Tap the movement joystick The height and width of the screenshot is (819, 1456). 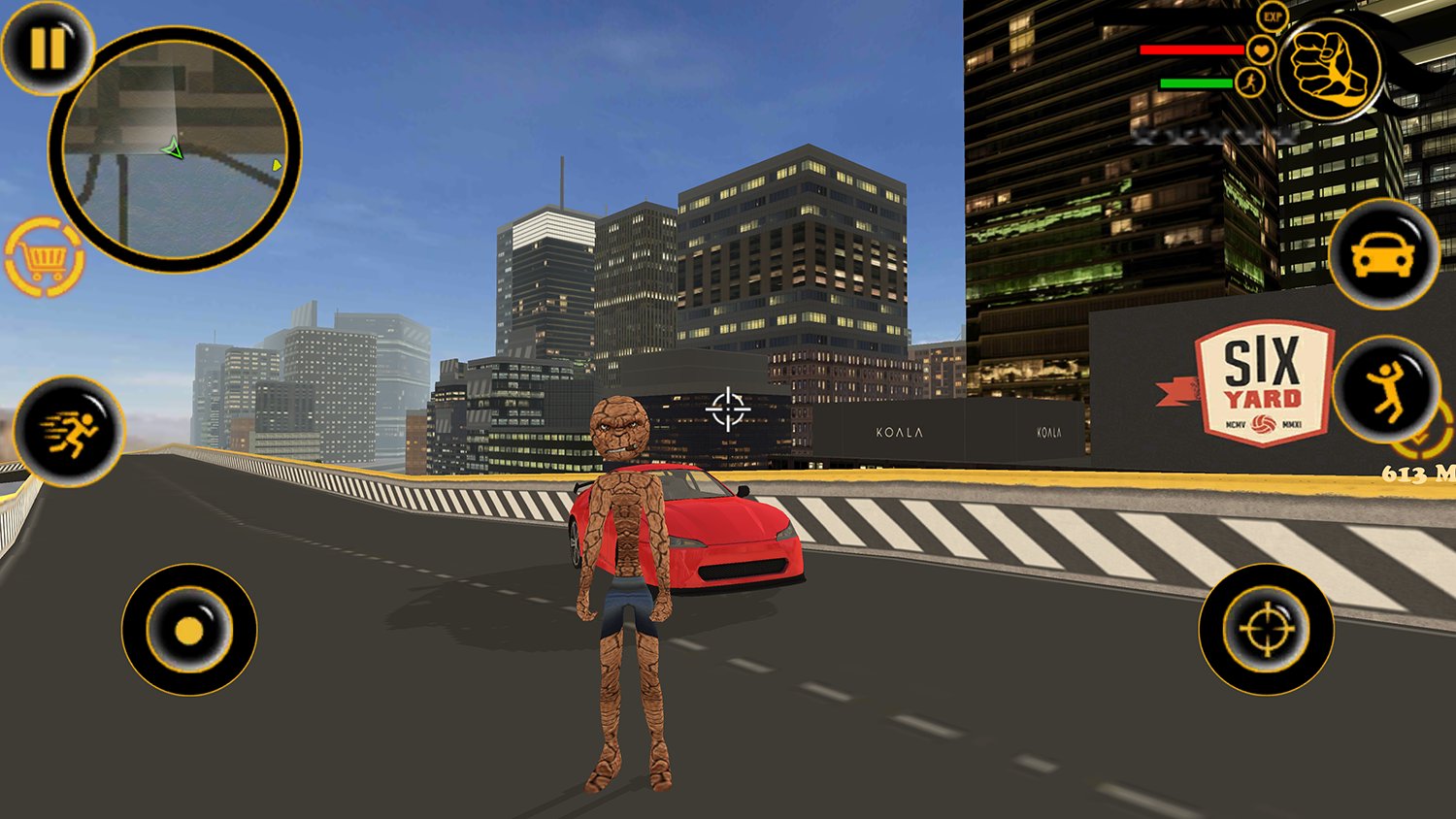187,629
